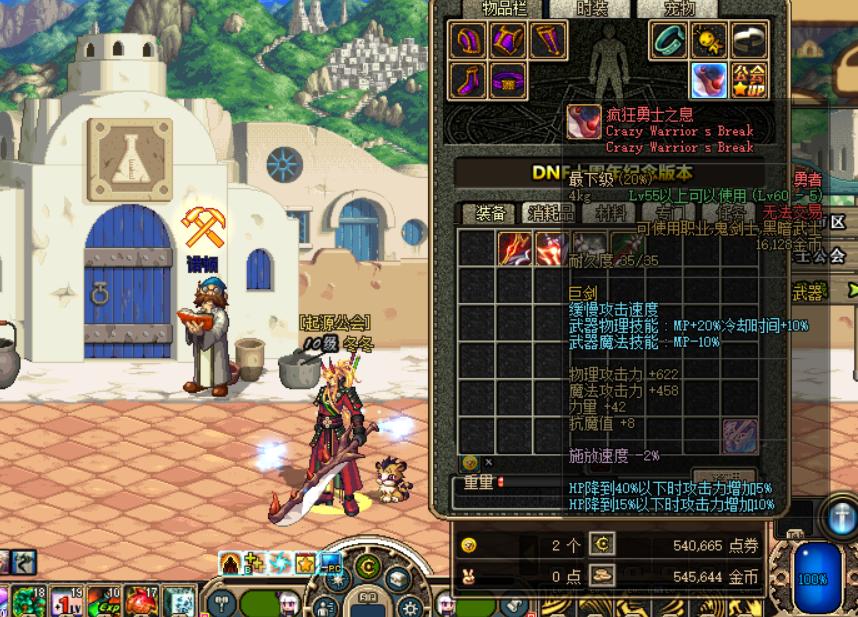Image resolution: width=858 pixels, height=617 pixels.
Task: Click the 公会 guild UP icon
Action: 748,80
